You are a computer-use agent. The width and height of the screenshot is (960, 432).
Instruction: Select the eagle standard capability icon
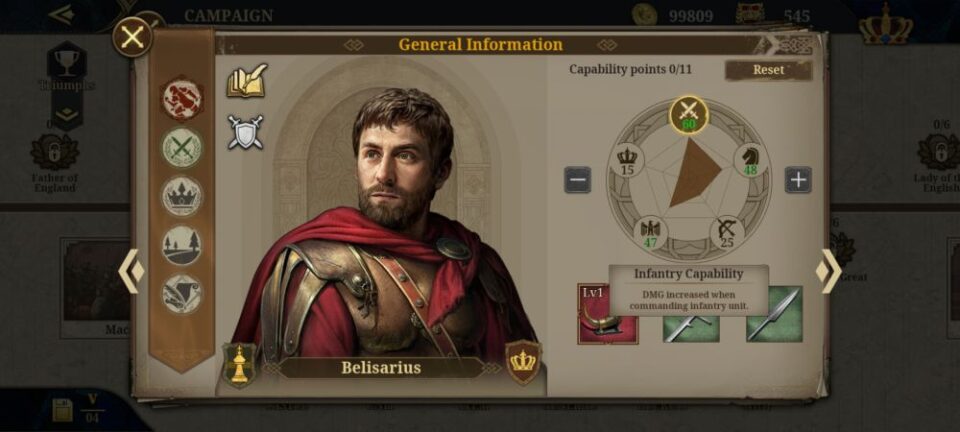tap(650, 232)
